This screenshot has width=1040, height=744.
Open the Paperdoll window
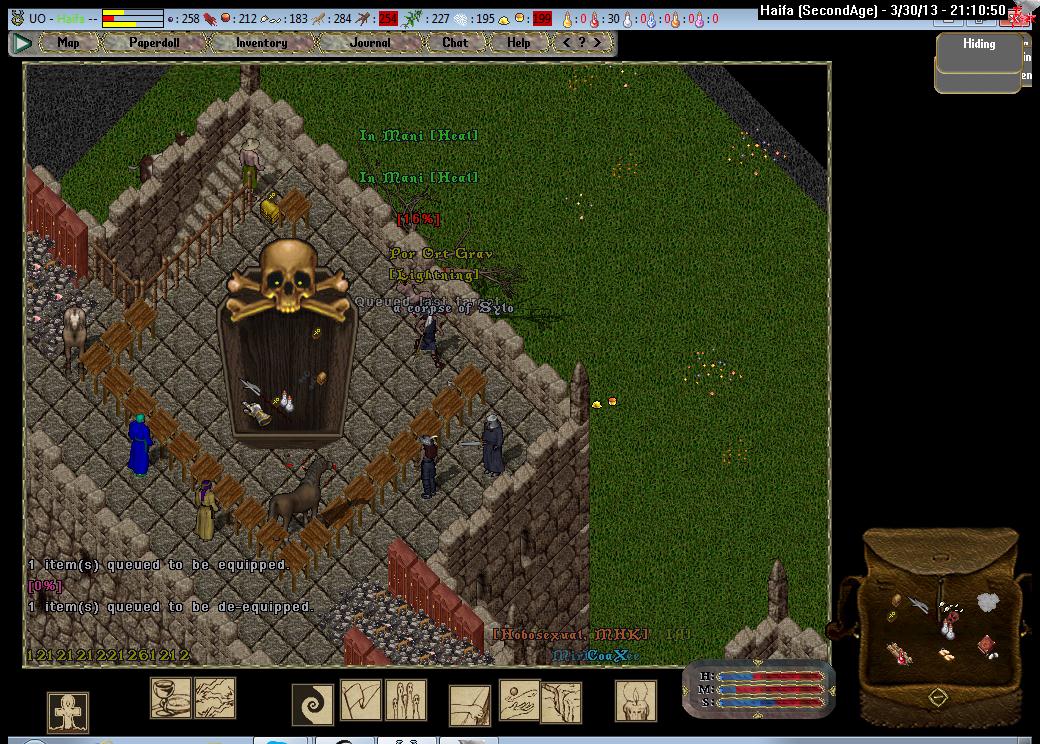156,43
